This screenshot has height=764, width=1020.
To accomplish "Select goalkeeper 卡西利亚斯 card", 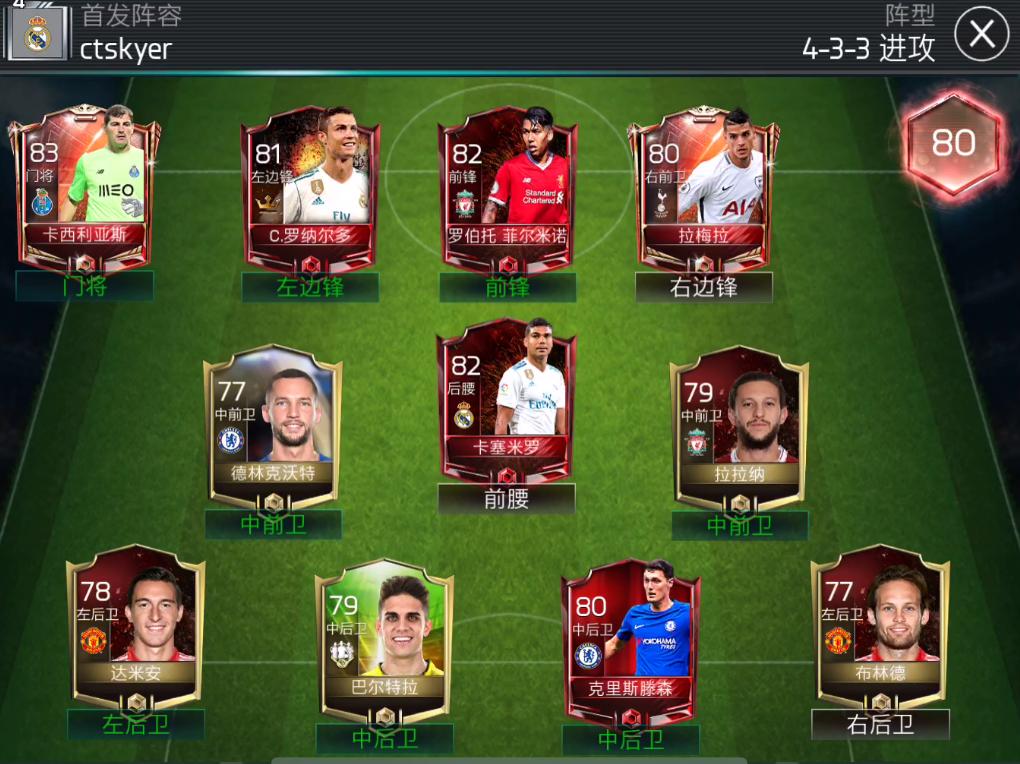I will [x=85, y=185].
